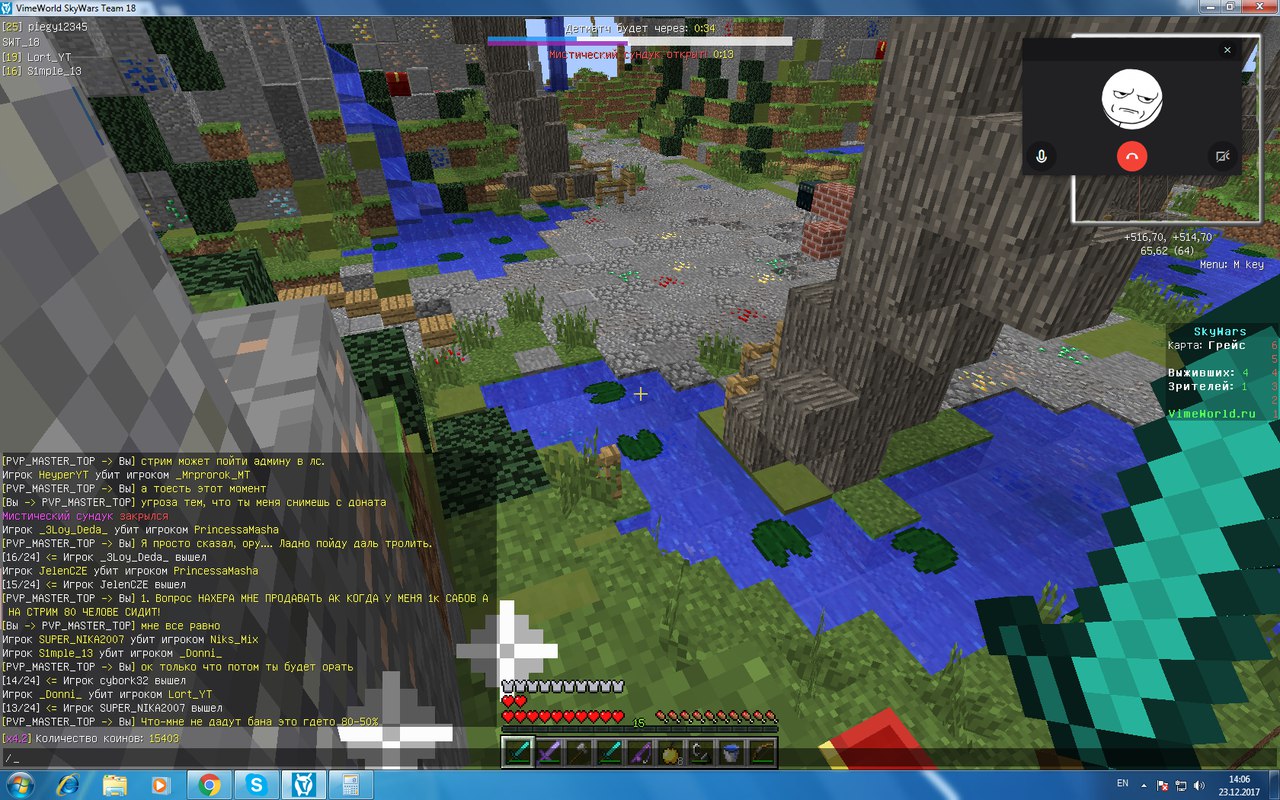1280x800 pixels.
Task: Pick the flint and steel slot
Action: [700, 753]
